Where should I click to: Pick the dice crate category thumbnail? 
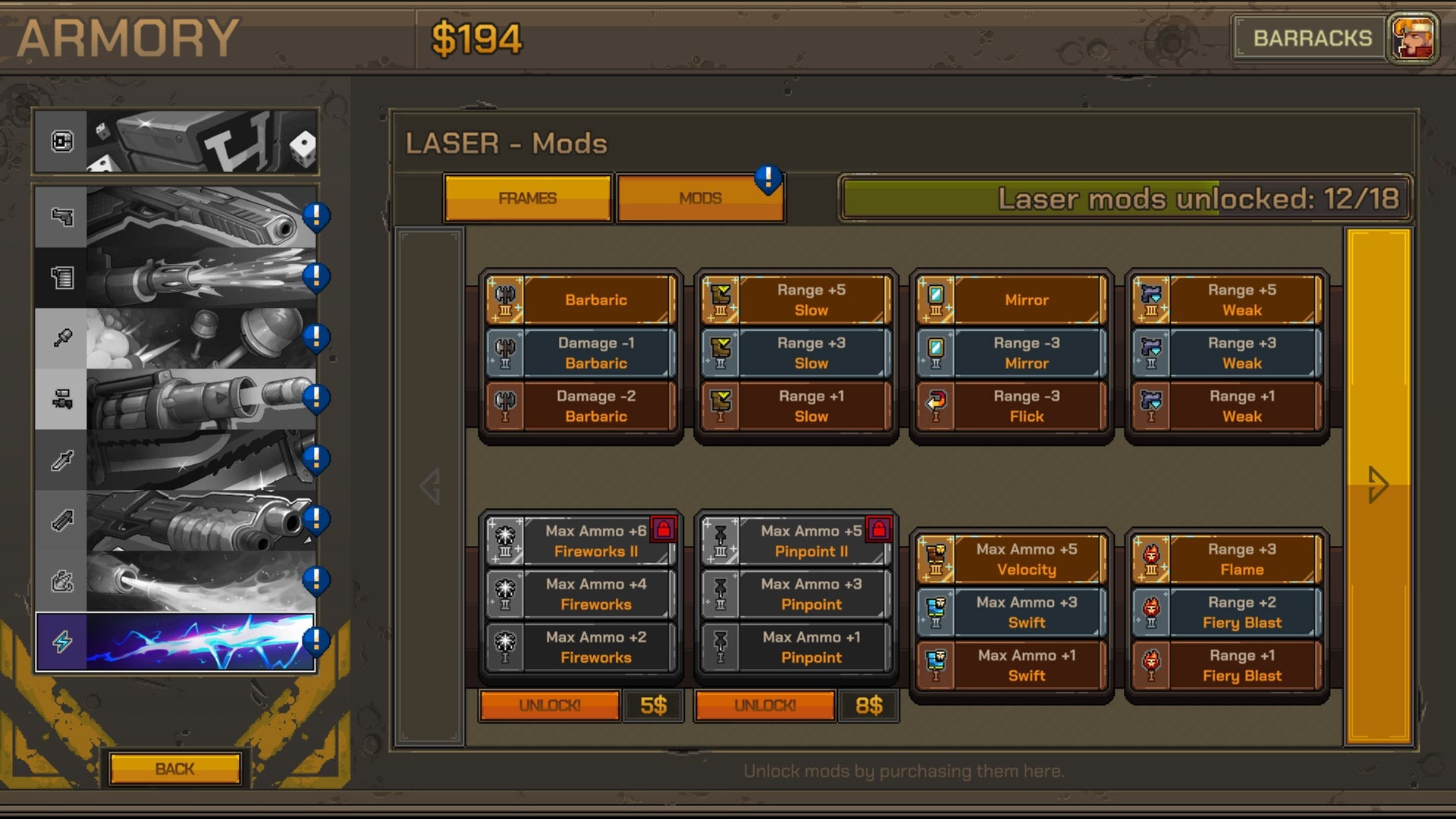[x=175, y=142]
